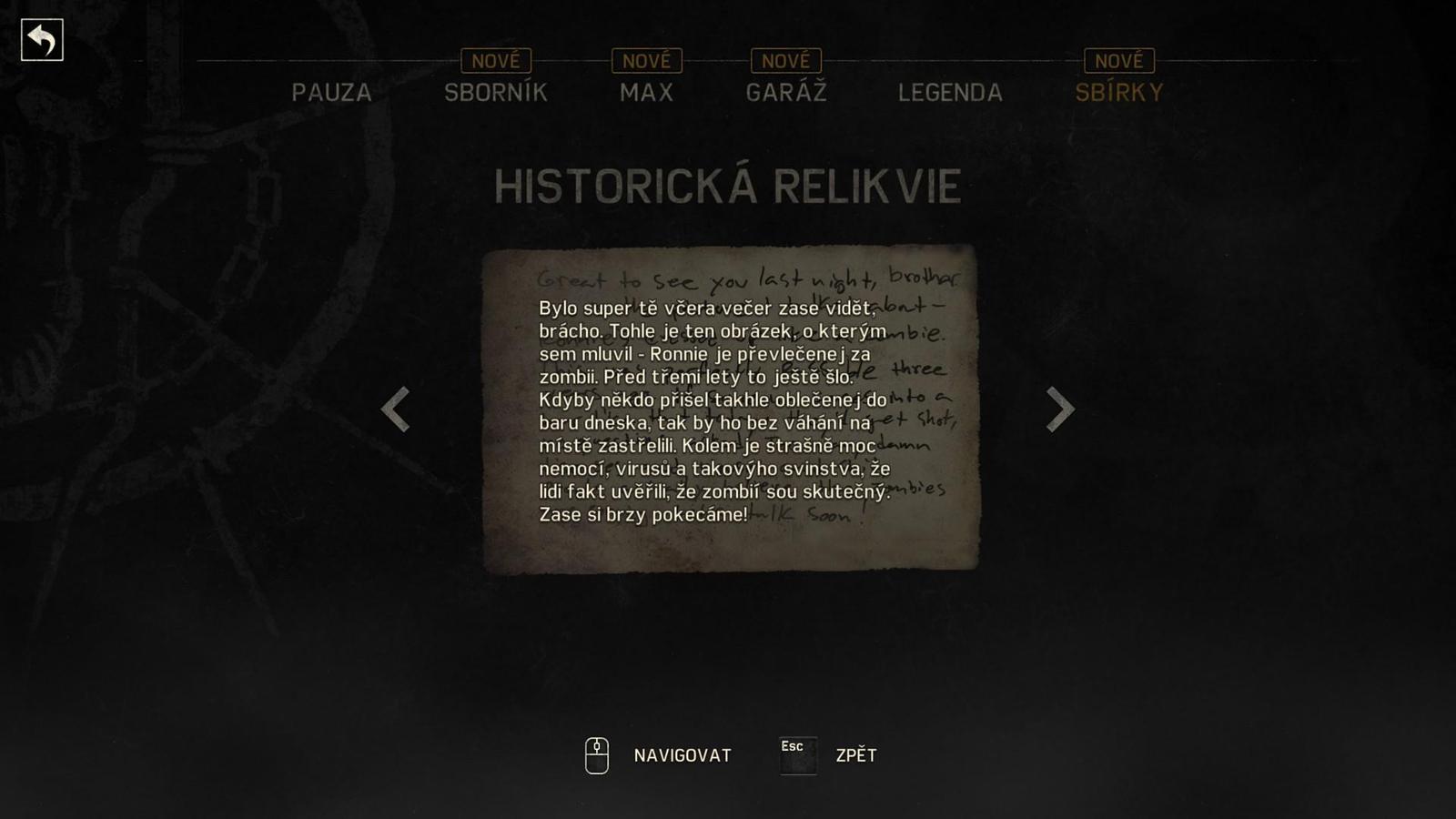Select the LEGENDA menu item

pos(950,92)
